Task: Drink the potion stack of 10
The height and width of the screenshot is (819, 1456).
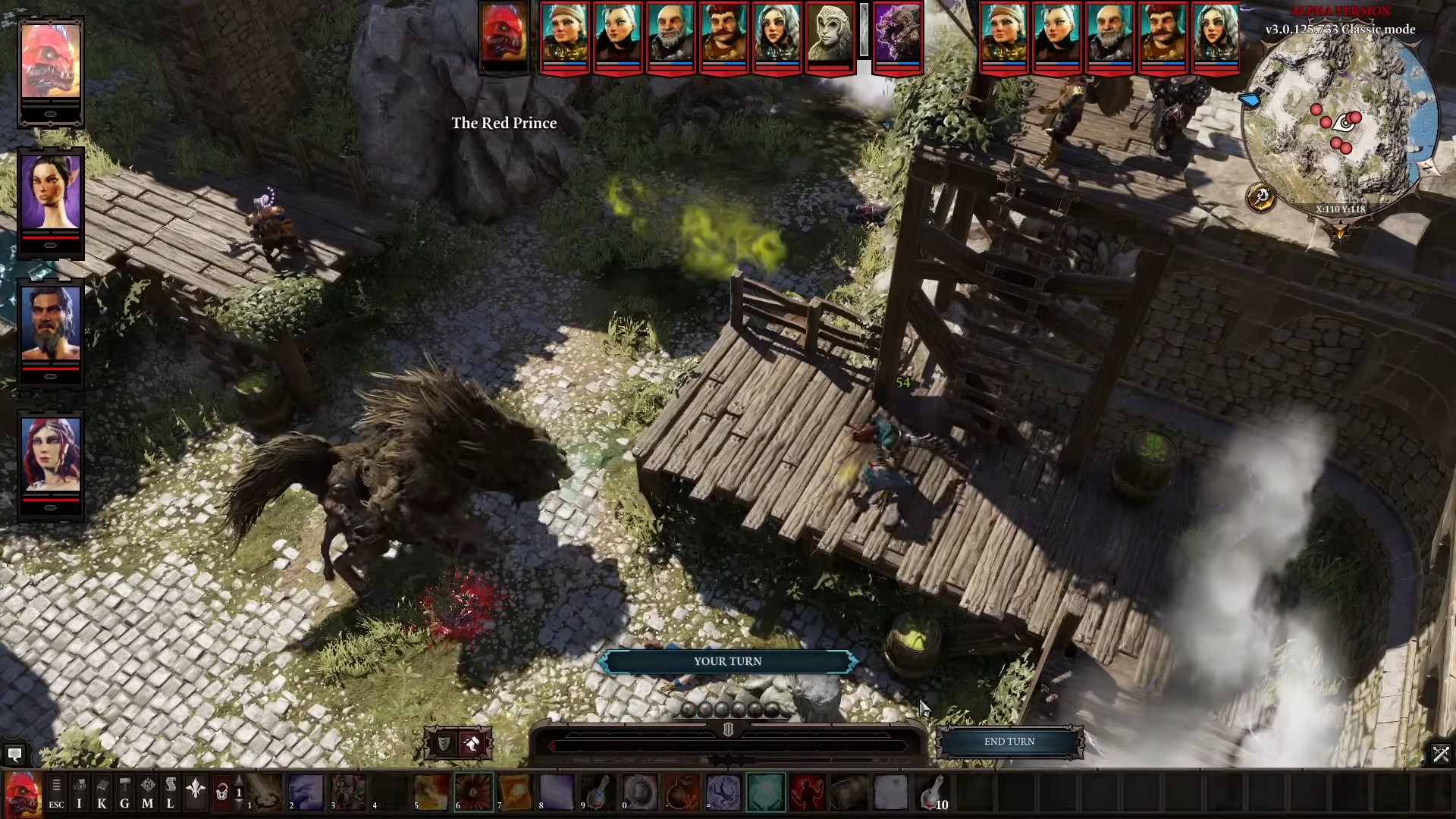Action: pos(933,792)
